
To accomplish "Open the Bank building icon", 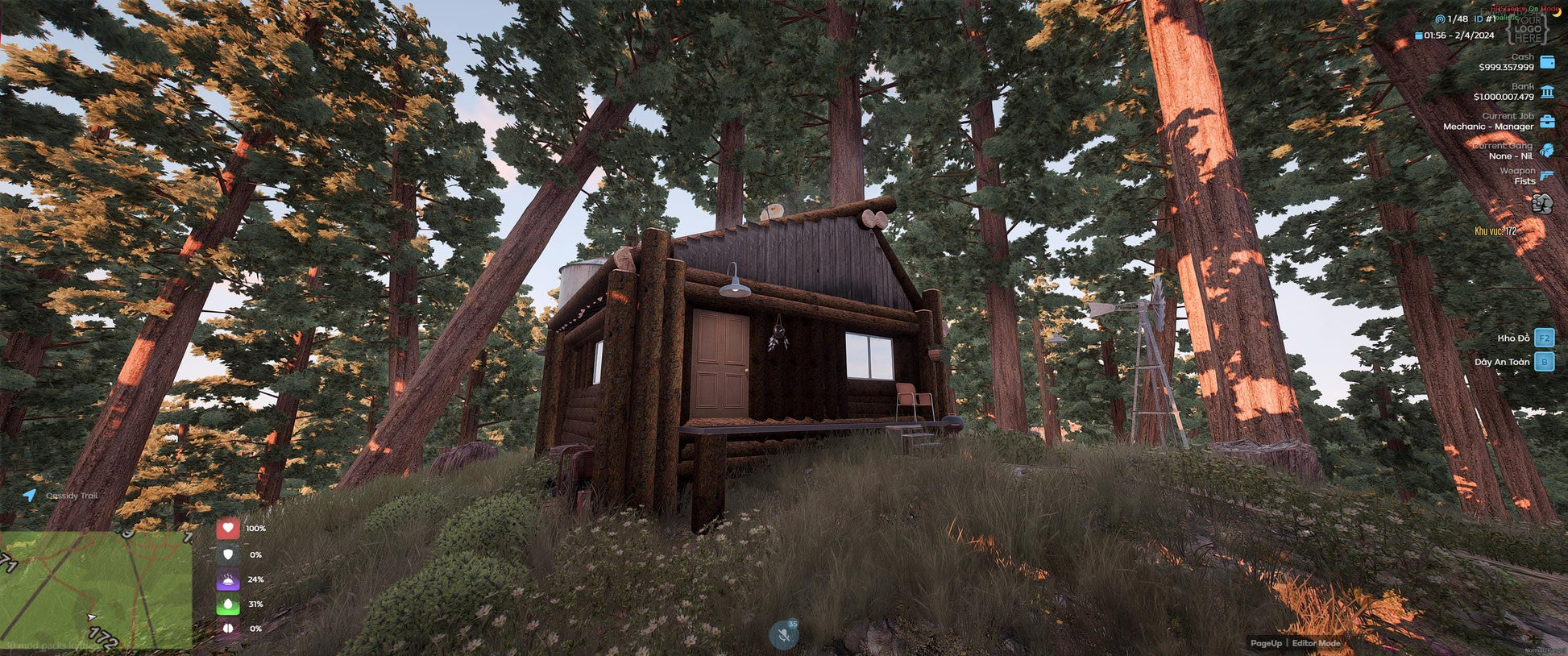I will tap(1547, 92).
